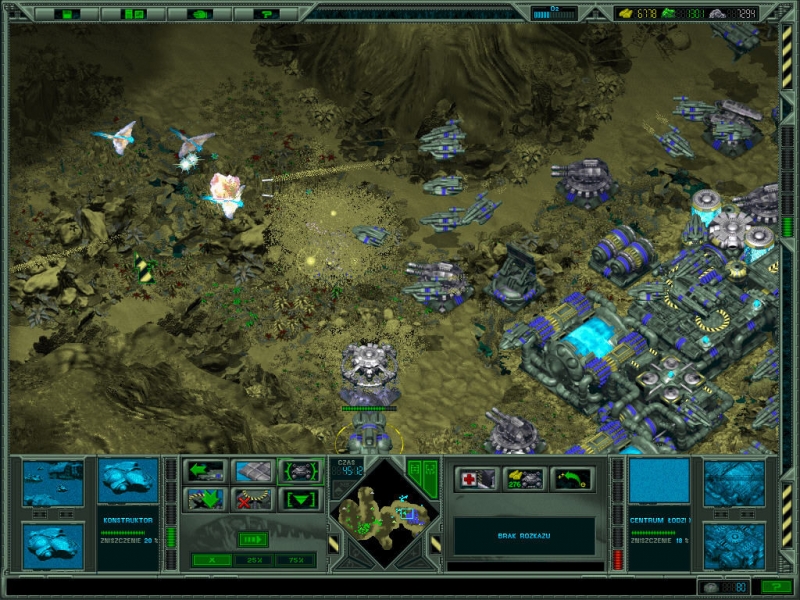800x600 pixels.
Task: Select the gold-cost 276 vehicle command
Action: (x=525, y=479)
